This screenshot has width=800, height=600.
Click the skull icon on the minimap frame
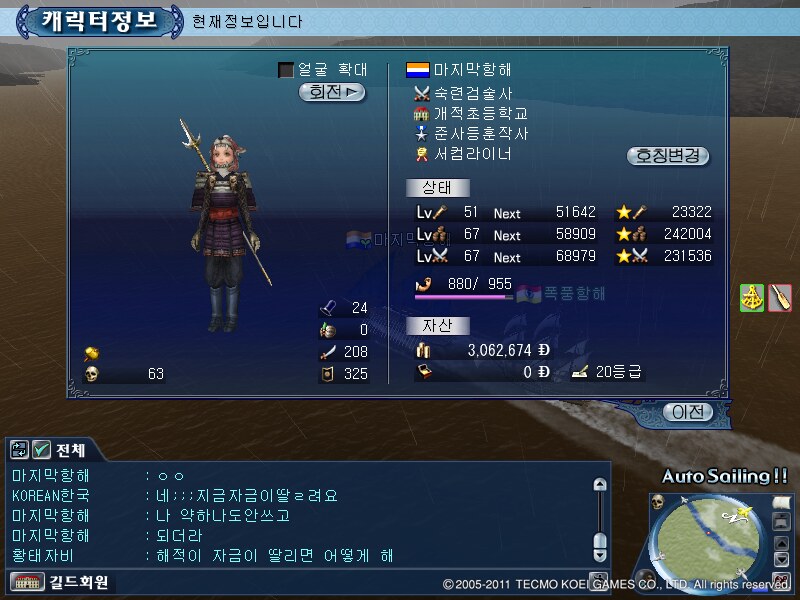tap(658, 501)
